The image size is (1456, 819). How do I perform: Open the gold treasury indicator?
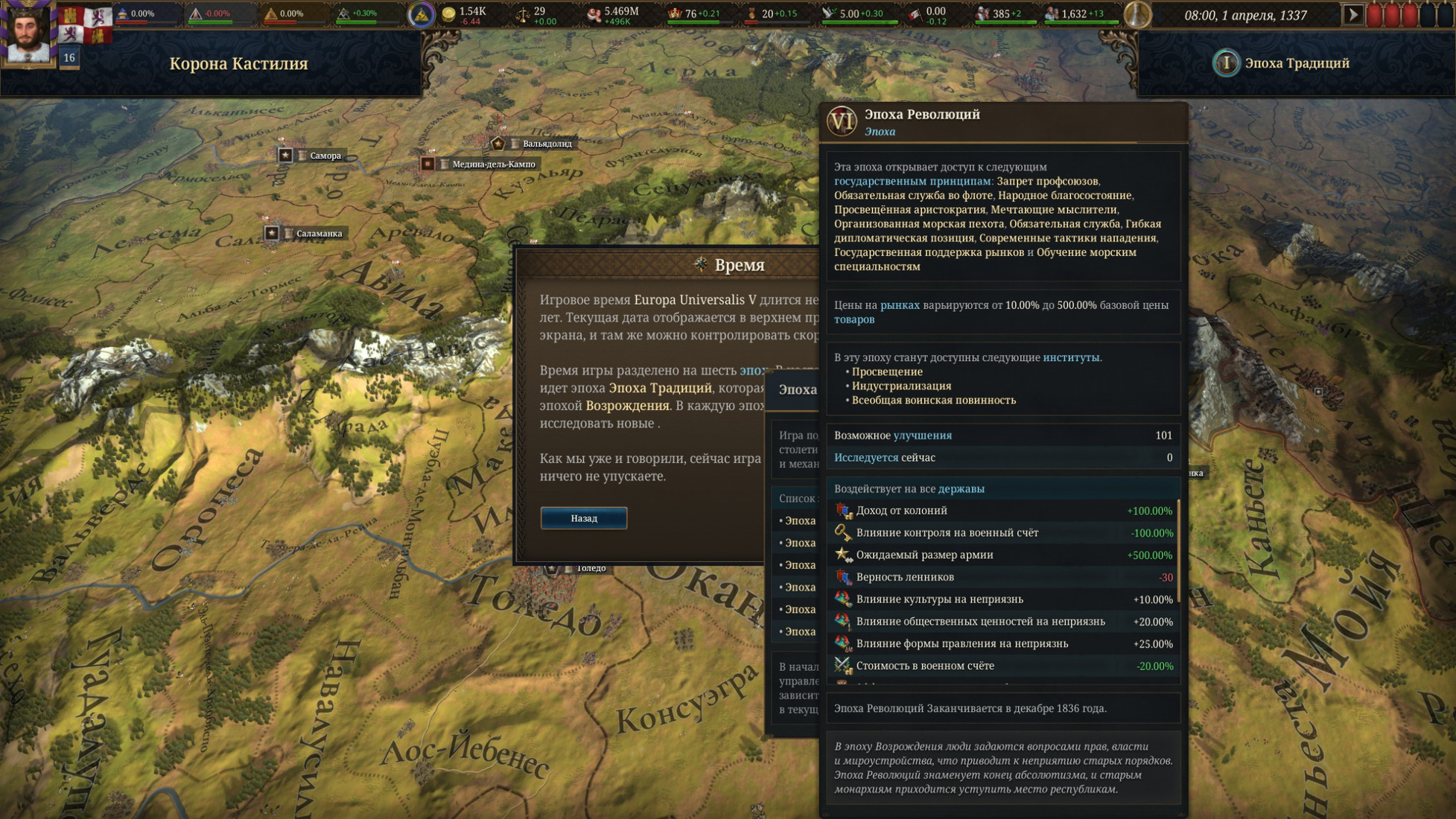[x=465, y=15]
